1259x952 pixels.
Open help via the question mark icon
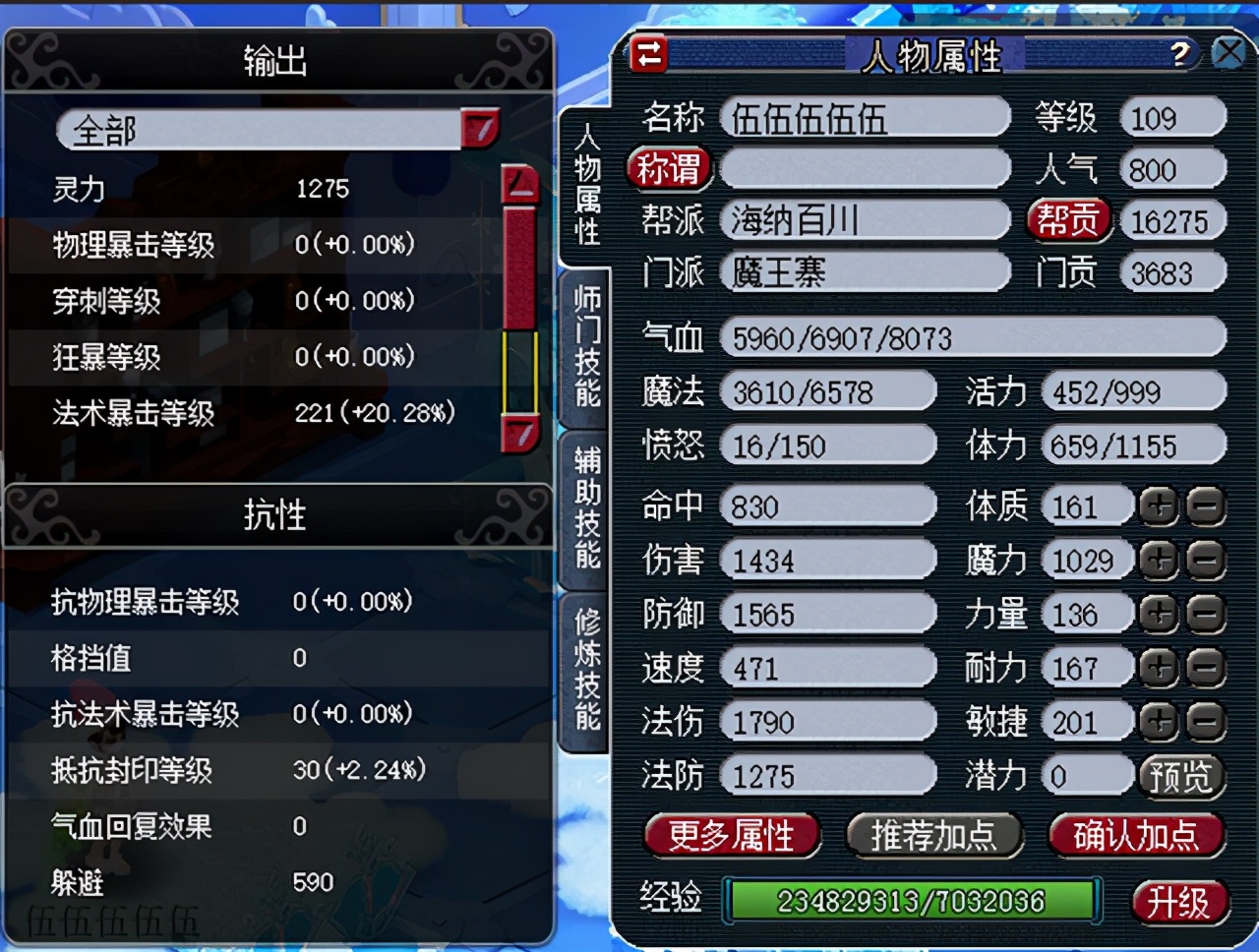coord(1183,54)
